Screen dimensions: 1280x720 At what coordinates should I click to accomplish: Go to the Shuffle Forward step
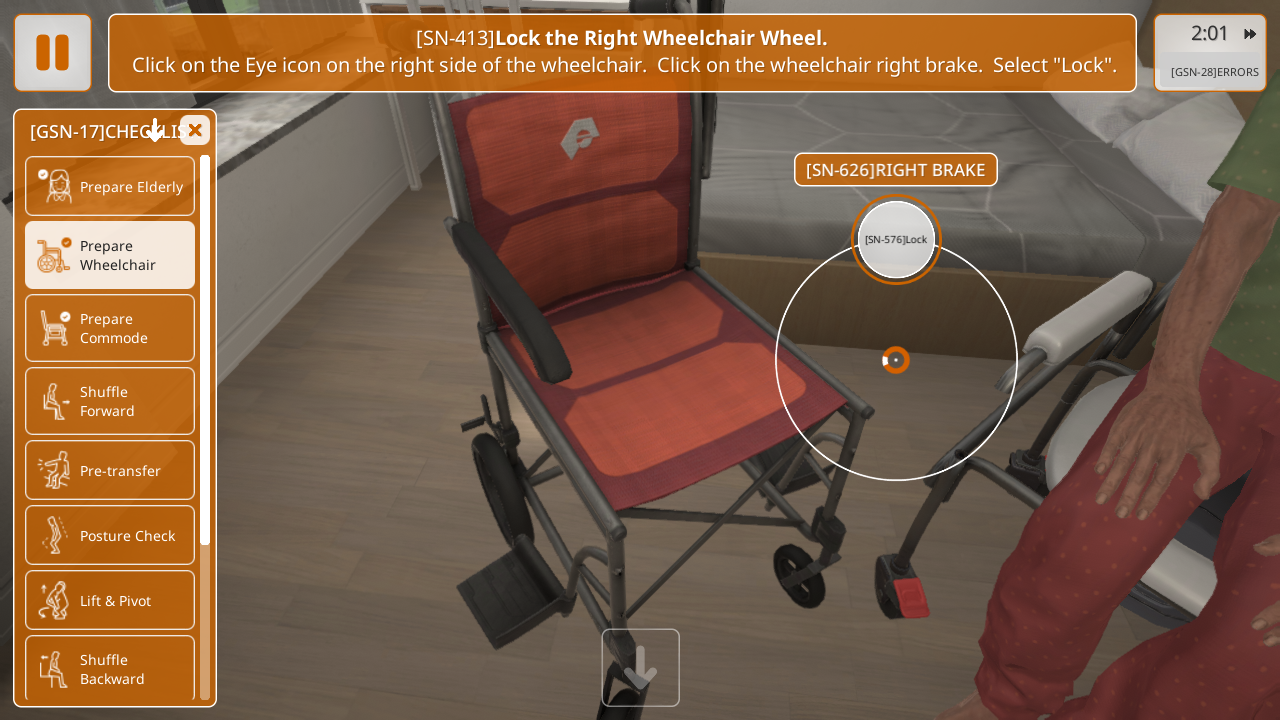(110, 401)
